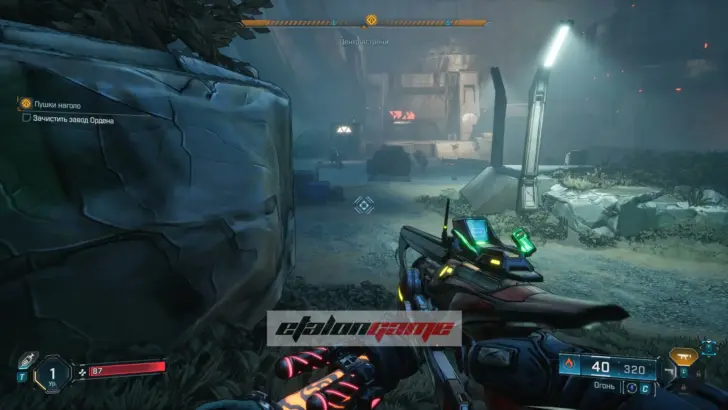
Task: Click the objective marker on the top compass
Action: [x=371, y=19]
